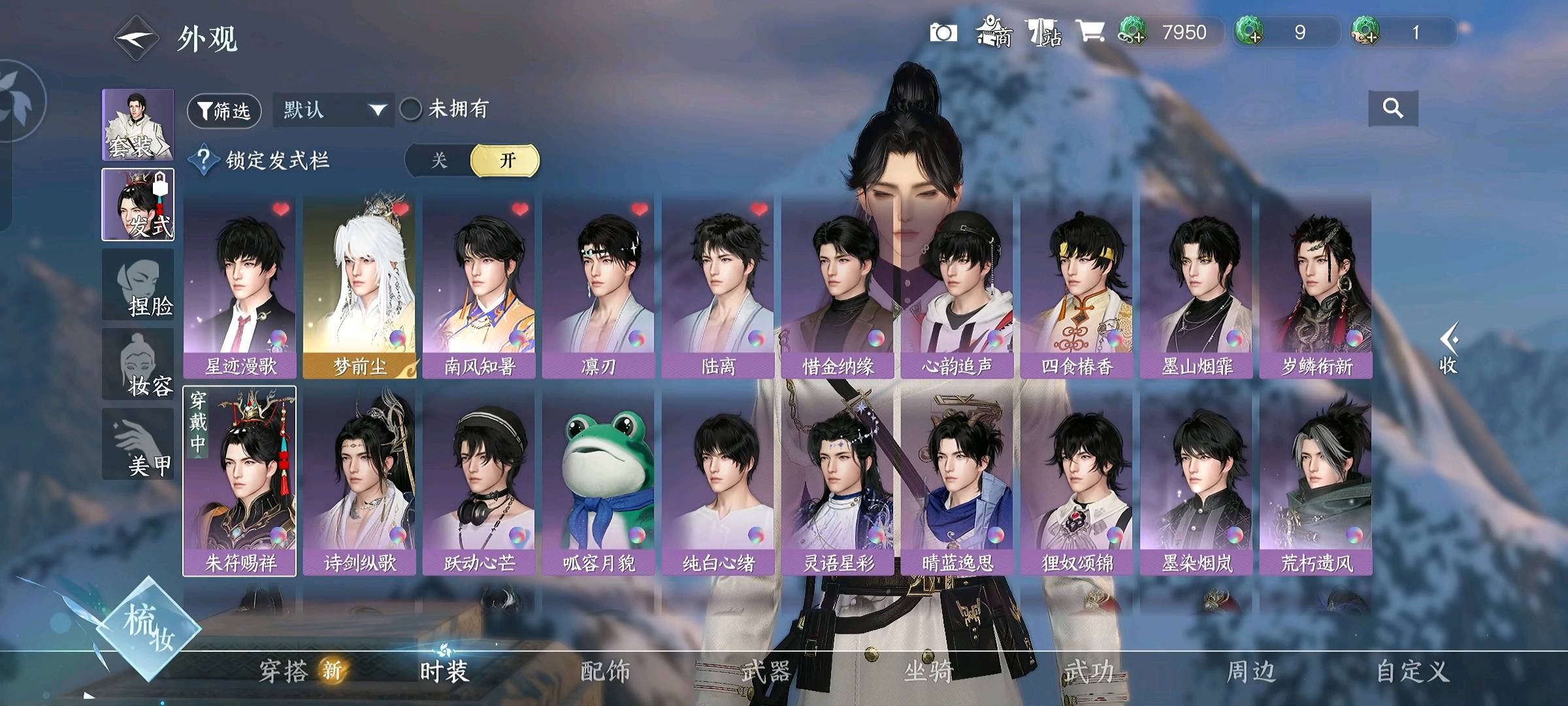Open the 坐骑 mount tab
1568x706 pixels.
(x=928, y=671)
